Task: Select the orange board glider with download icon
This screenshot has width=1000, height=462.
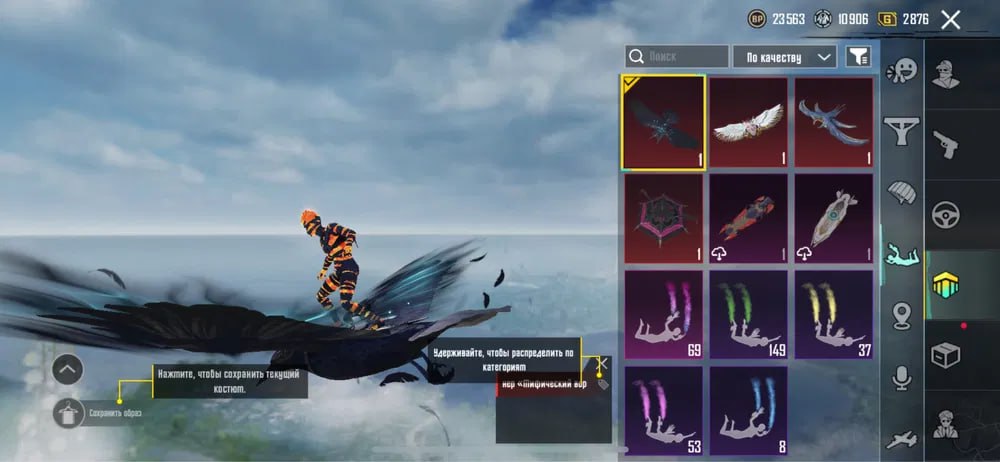Action: [x=748, y=218]
